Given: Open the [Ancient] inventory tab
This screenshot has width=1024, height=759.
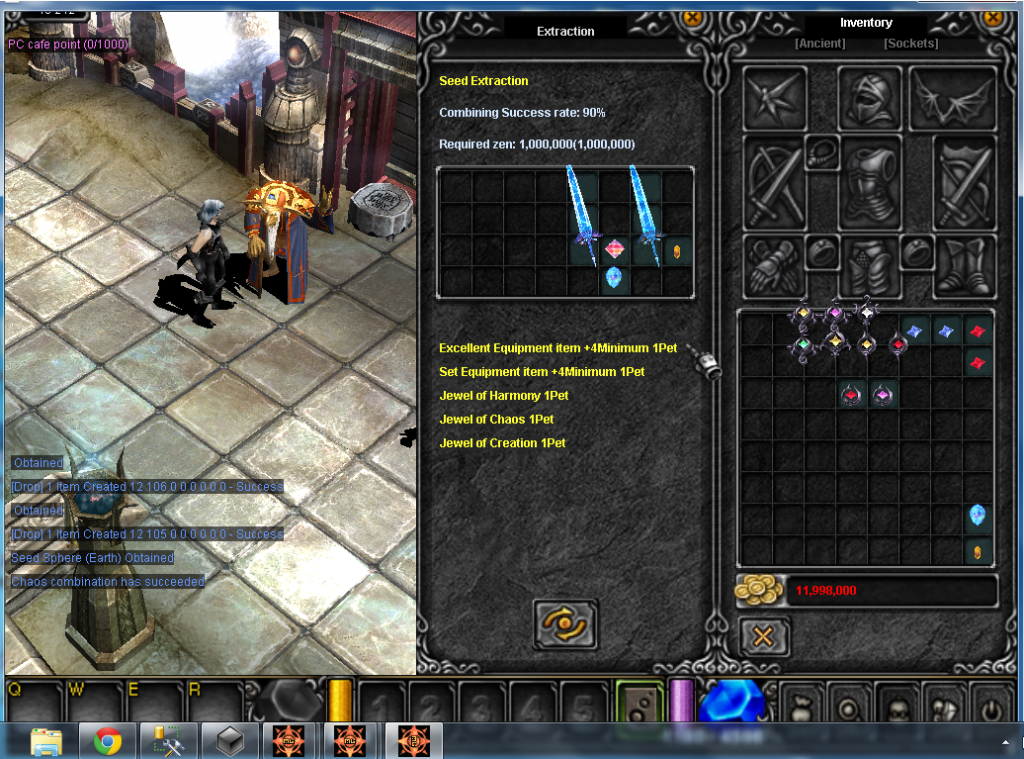Looking at the screenshot, I should (820, 44).
